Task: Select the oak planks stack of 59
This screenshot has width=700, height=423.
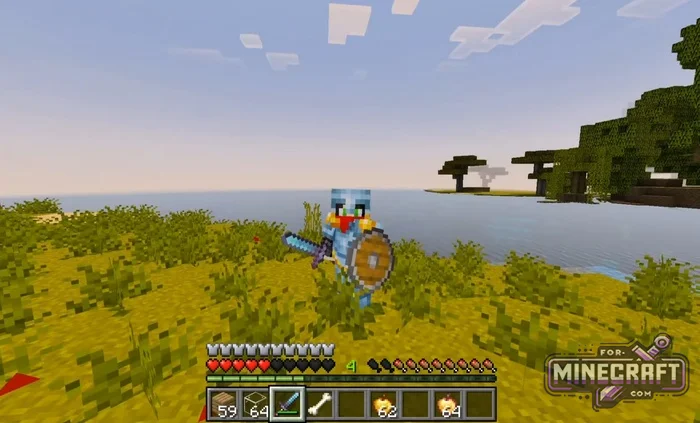Action: (x=223, y=404)
